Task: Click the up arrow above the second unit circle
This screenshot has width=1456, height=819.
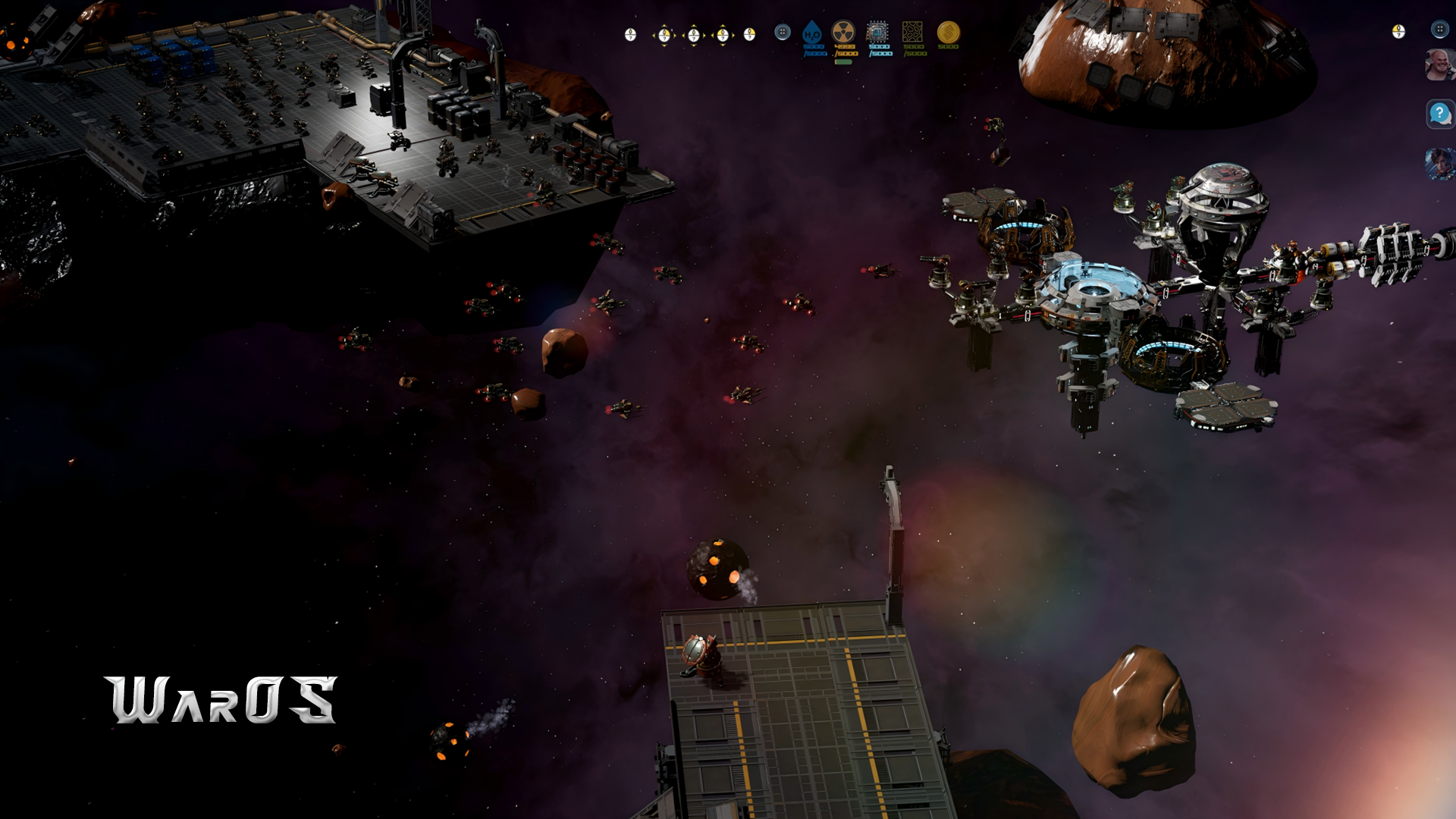Action: click(x=664, y=24)
